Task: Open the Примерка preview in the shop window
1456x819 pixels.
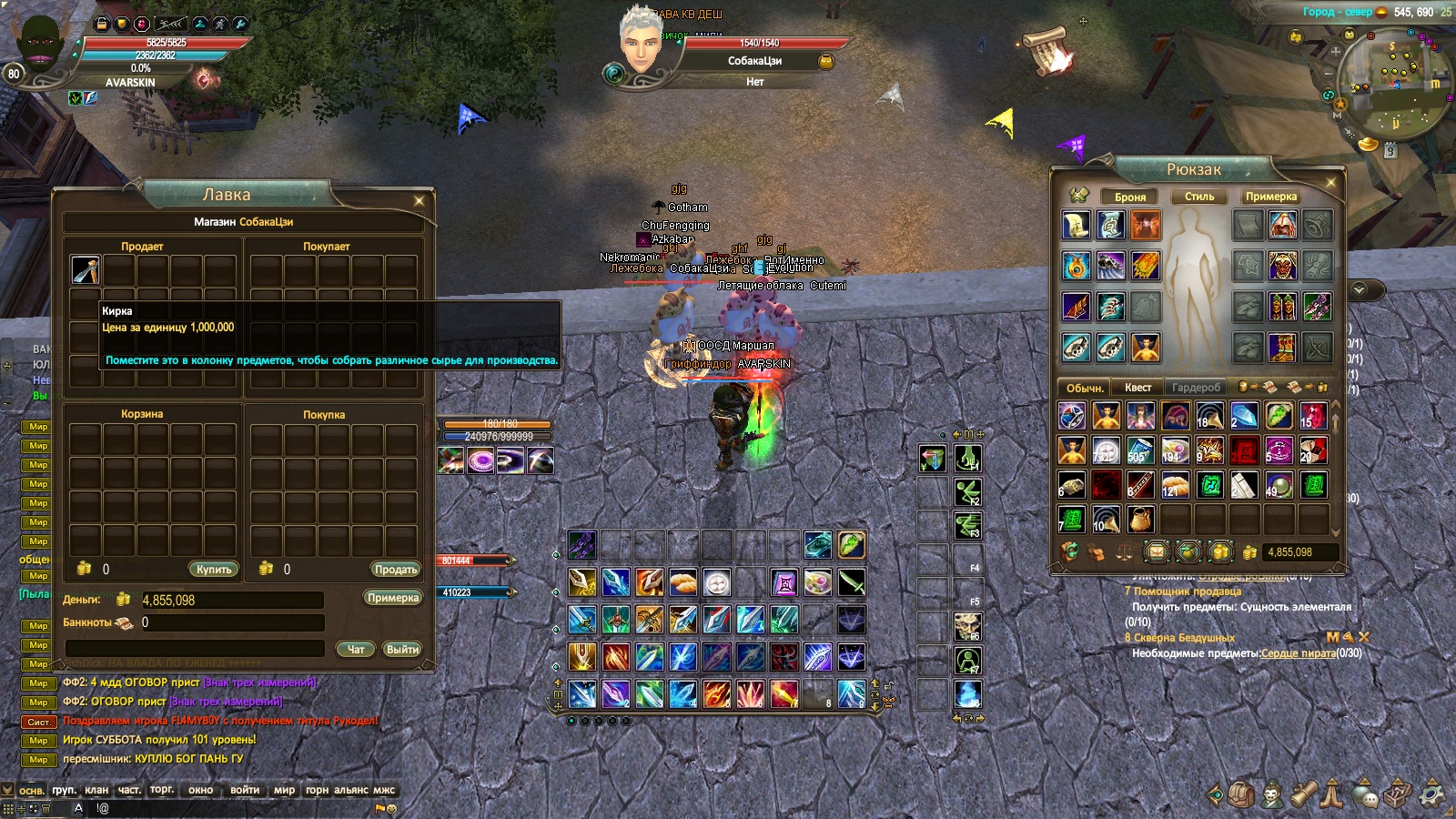Action: tap(393, 598)
